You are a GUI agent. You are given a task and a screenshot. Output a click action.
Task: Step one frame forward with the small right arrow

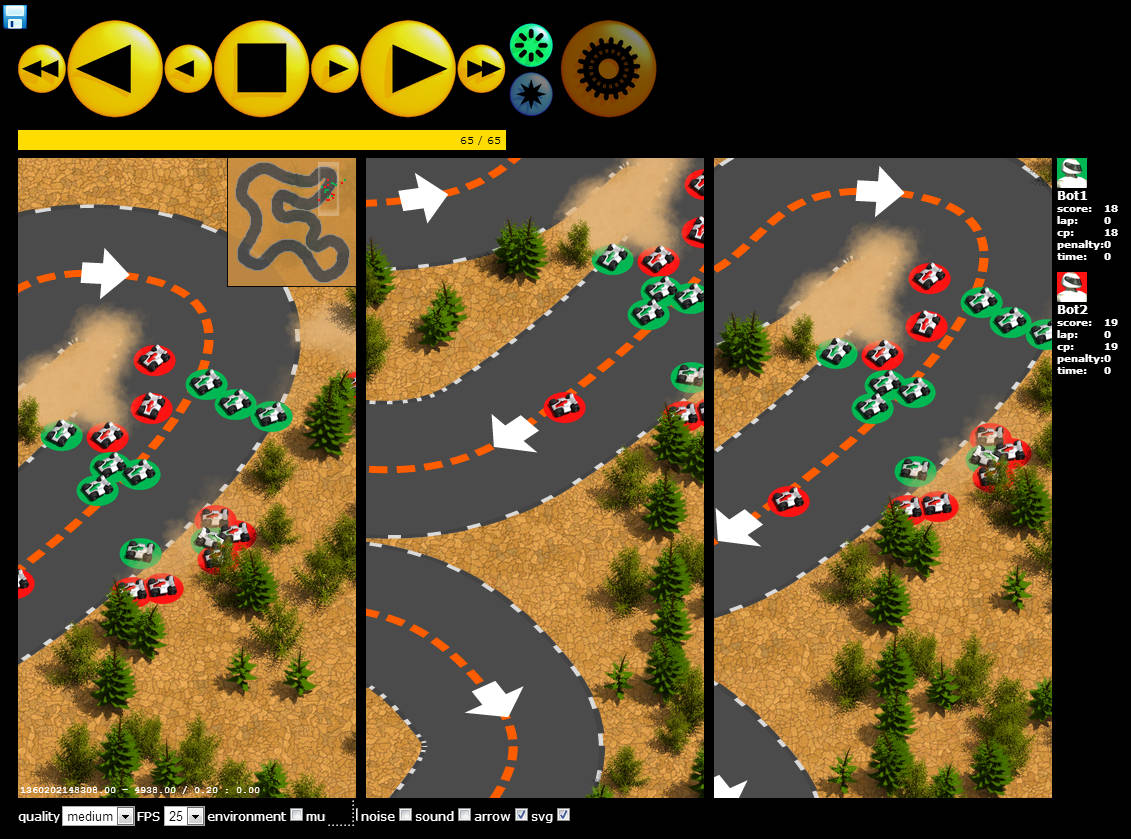point(334,69)
